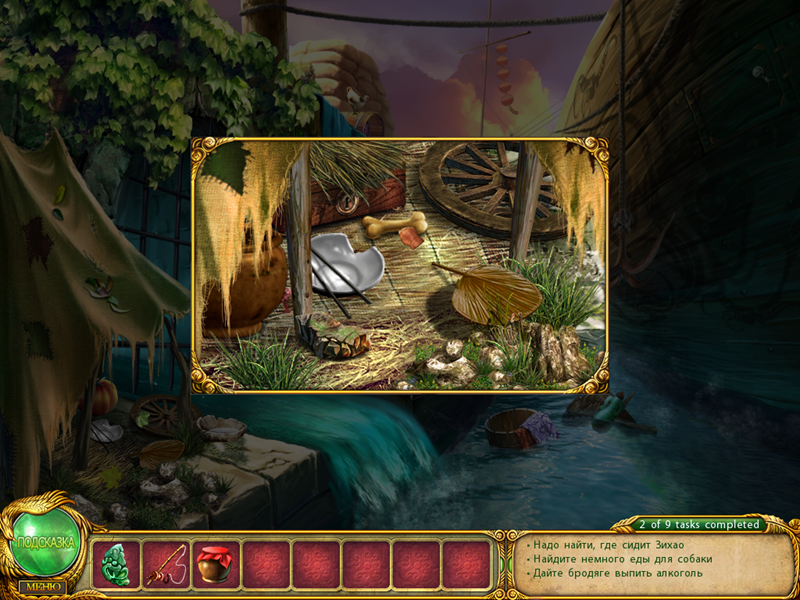
Task: Select the green jade figurine in inventory
Action: (116, 565)
